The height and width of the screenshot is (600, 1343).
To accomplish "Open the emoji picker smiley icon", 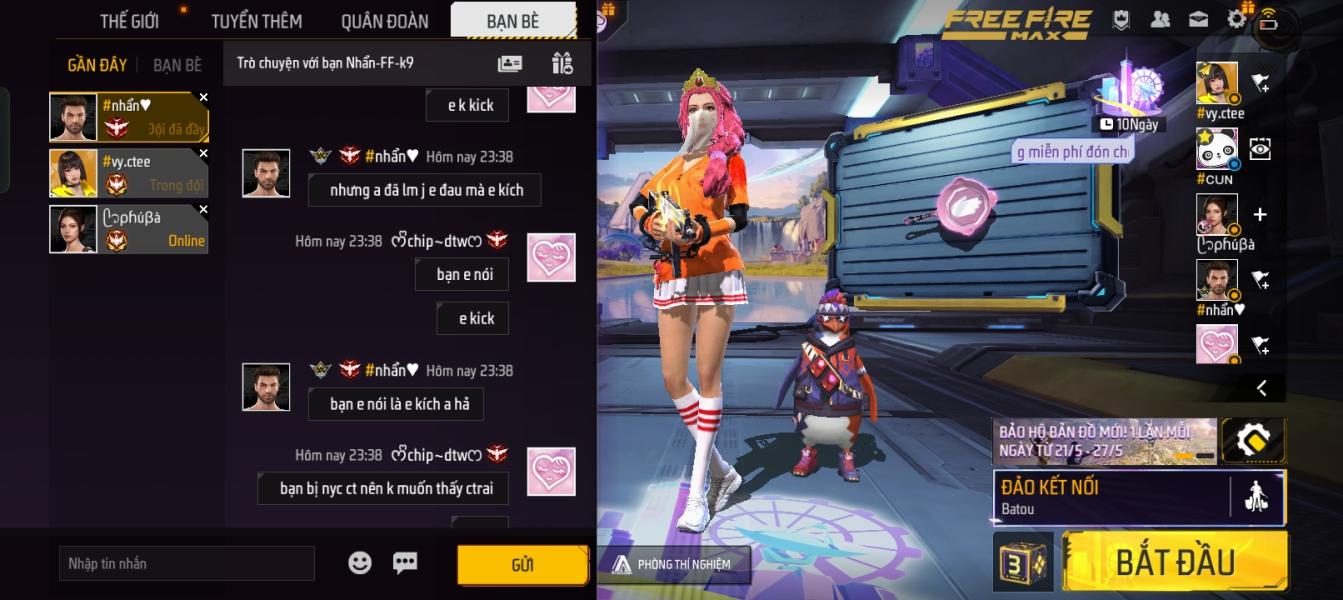I will point(360,563).
